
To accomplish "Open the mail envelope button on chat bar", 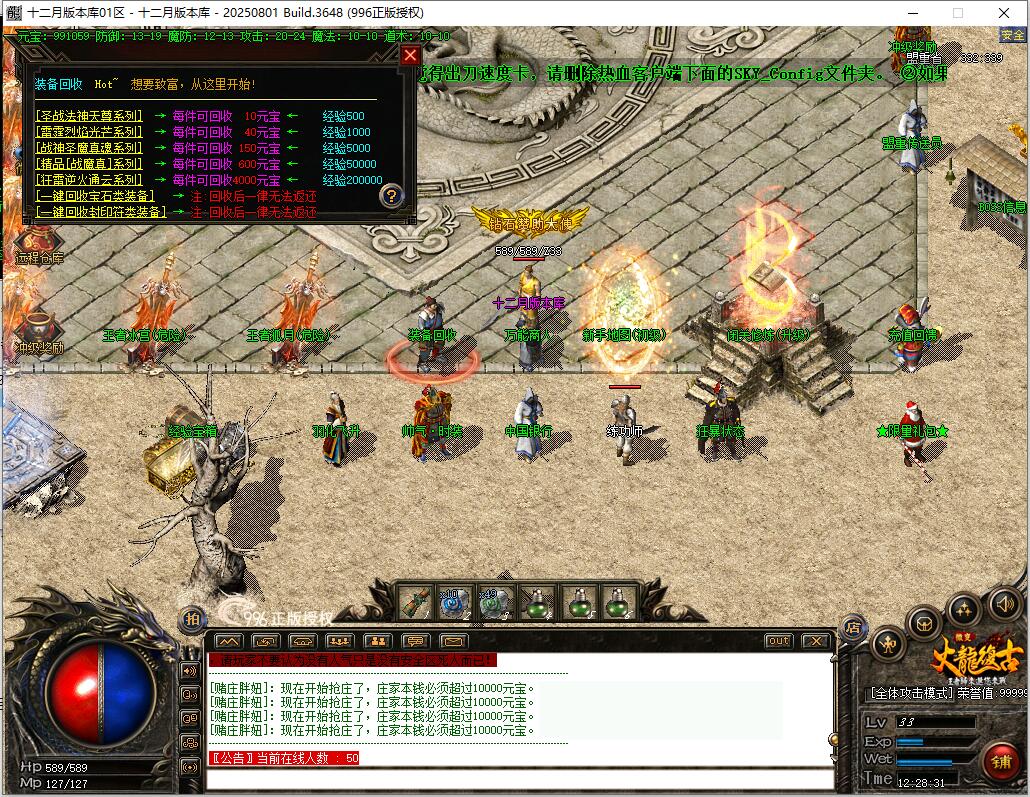I will pos(453,641).
